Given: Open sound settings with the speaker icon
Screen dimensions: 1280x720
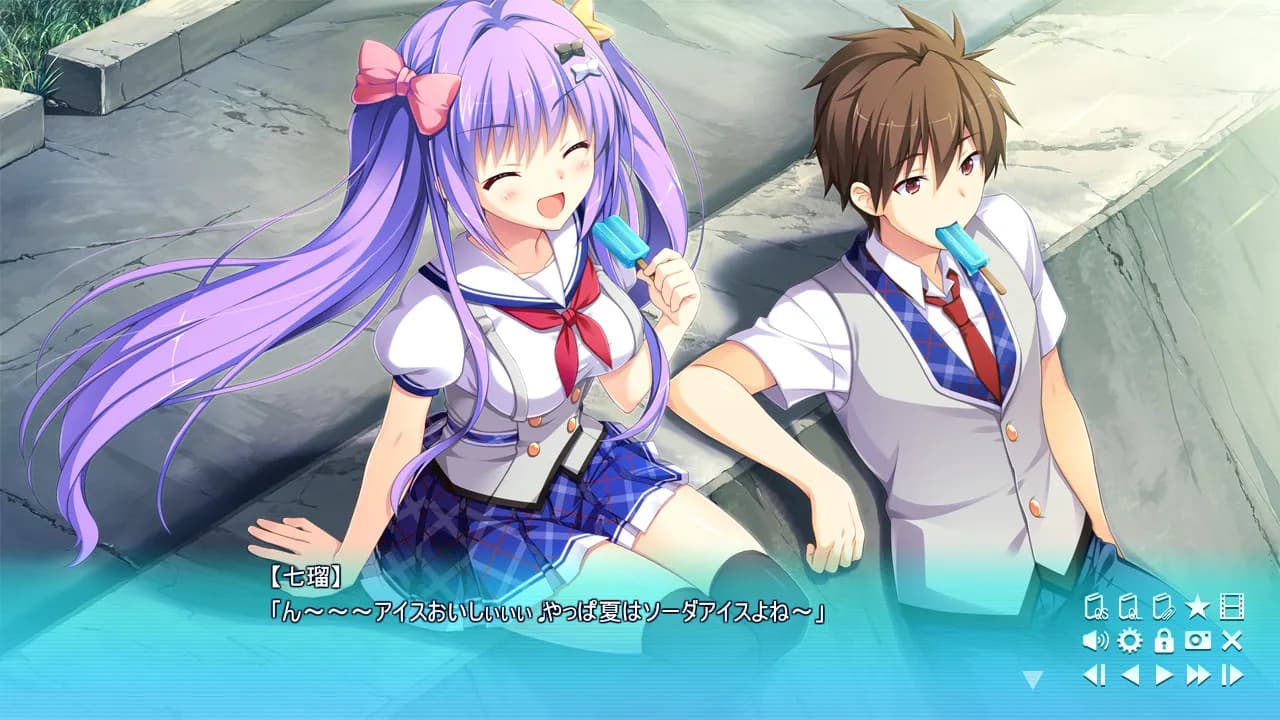Looking at the screenshot, I should [x=1094, y=640].
